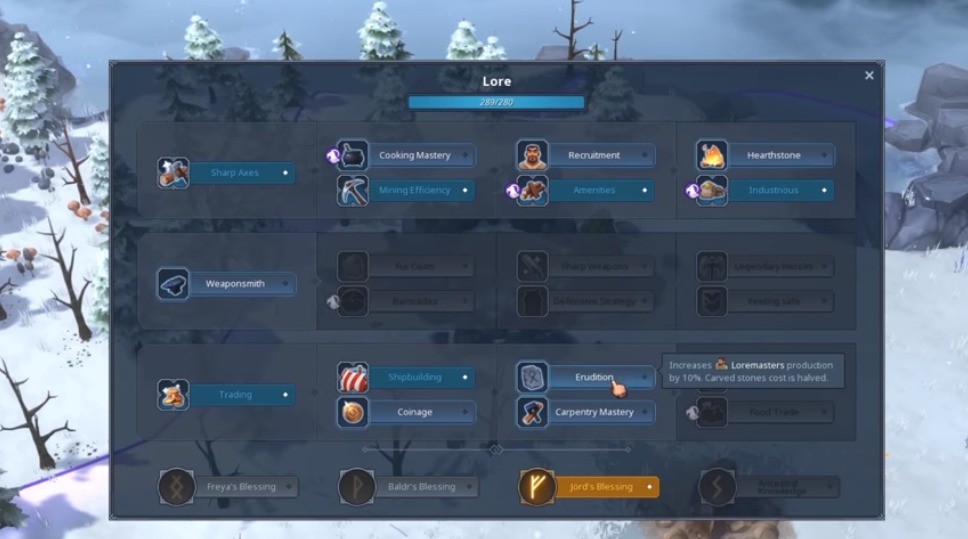Pick the Coinage lore

click(x=414, y=412)
